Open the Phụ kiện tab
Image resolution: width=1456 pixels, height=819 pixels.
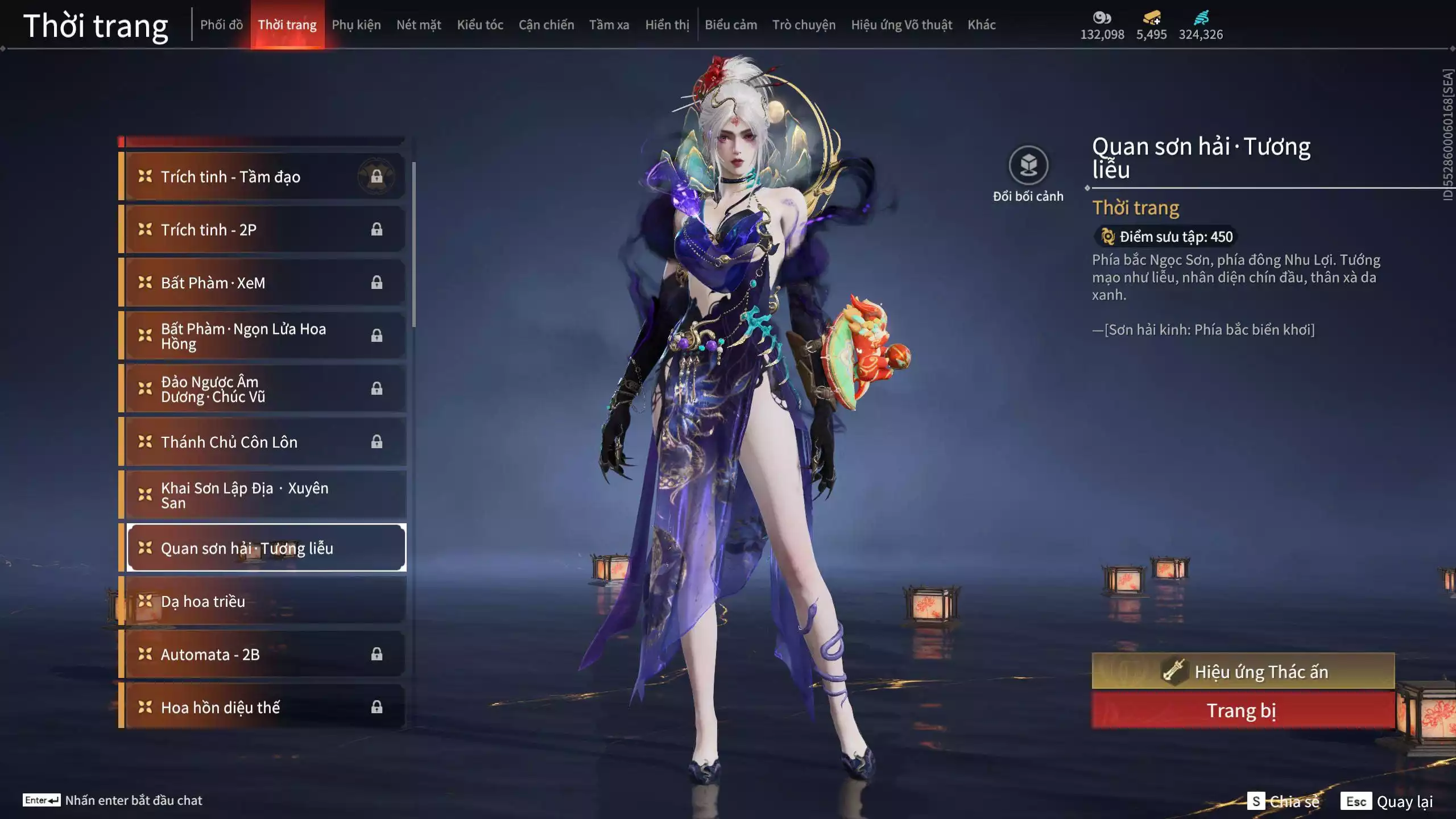click(356, 25)
